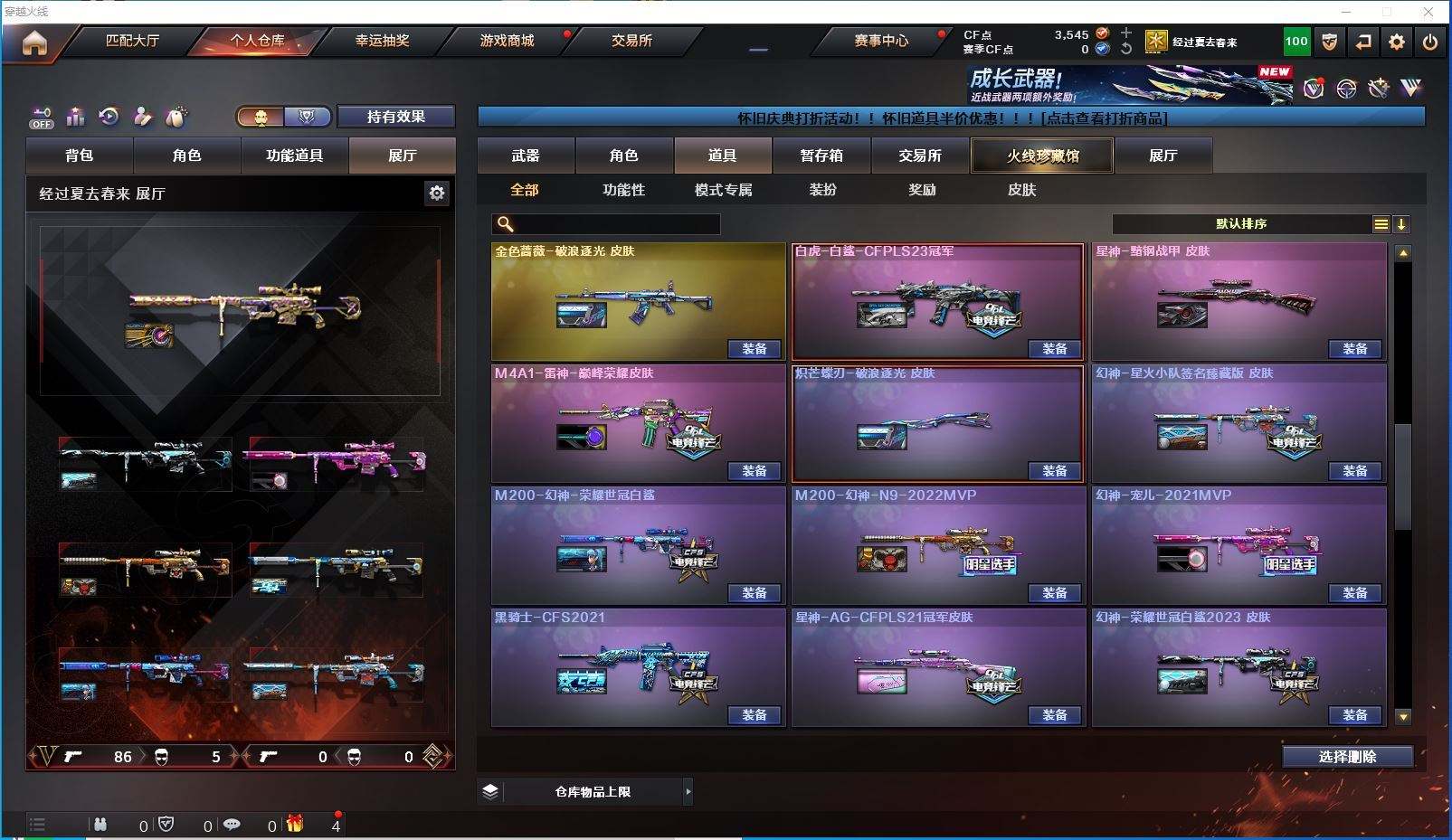Open the 默认排序 sort dropdown
The width and height of the screenshot is (1452, 840).
1241,224
